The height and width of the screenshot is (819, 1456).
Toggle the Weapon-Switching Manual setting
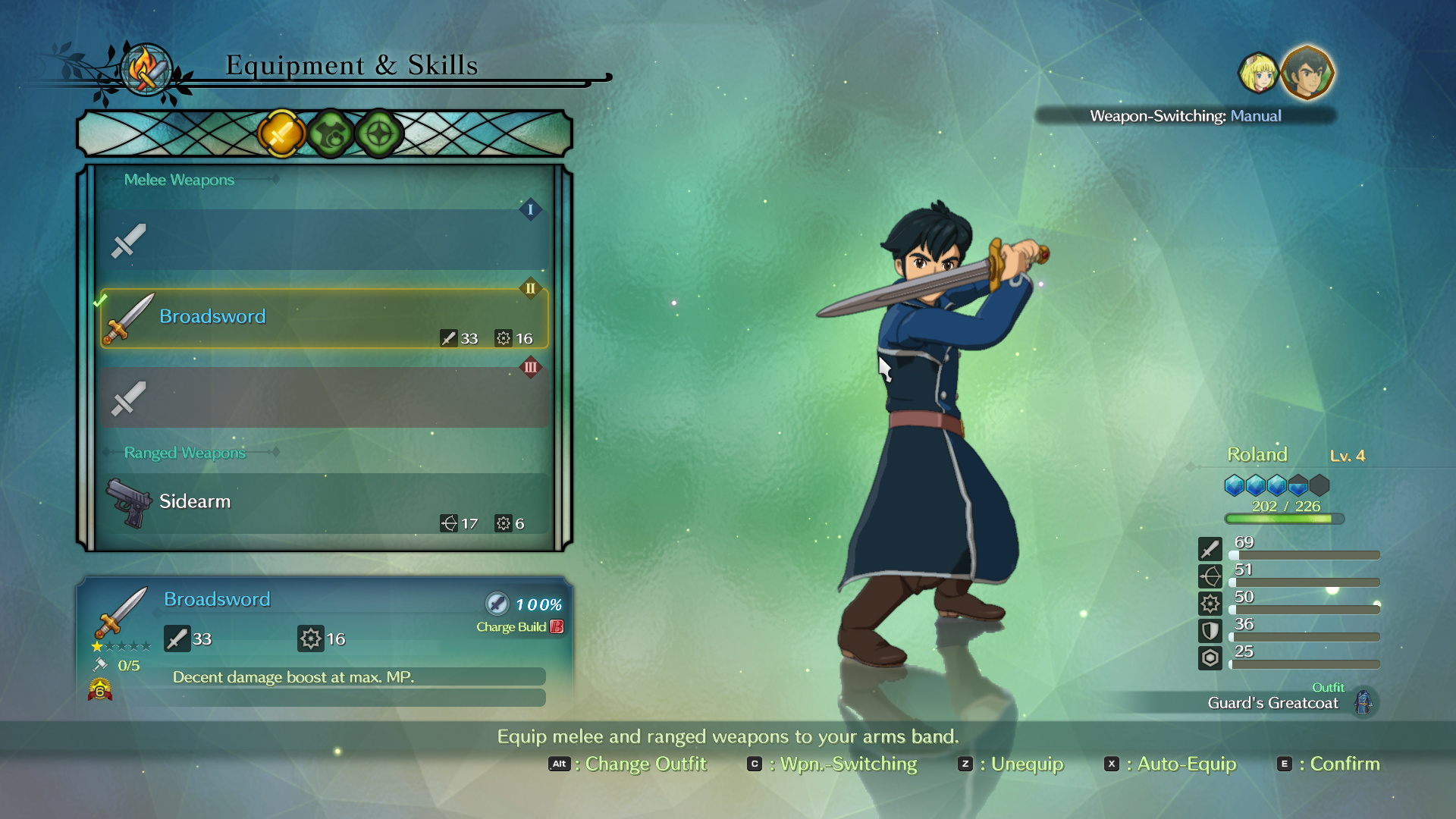point(1185,116)
